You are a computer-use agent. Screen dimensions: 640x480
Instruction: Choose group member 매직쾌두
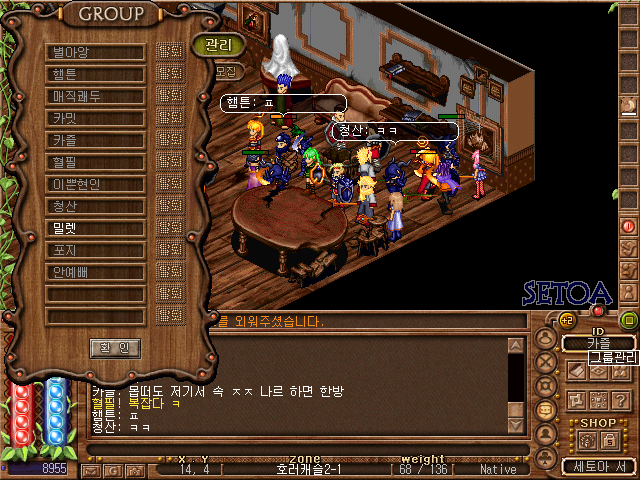[95, 96]
